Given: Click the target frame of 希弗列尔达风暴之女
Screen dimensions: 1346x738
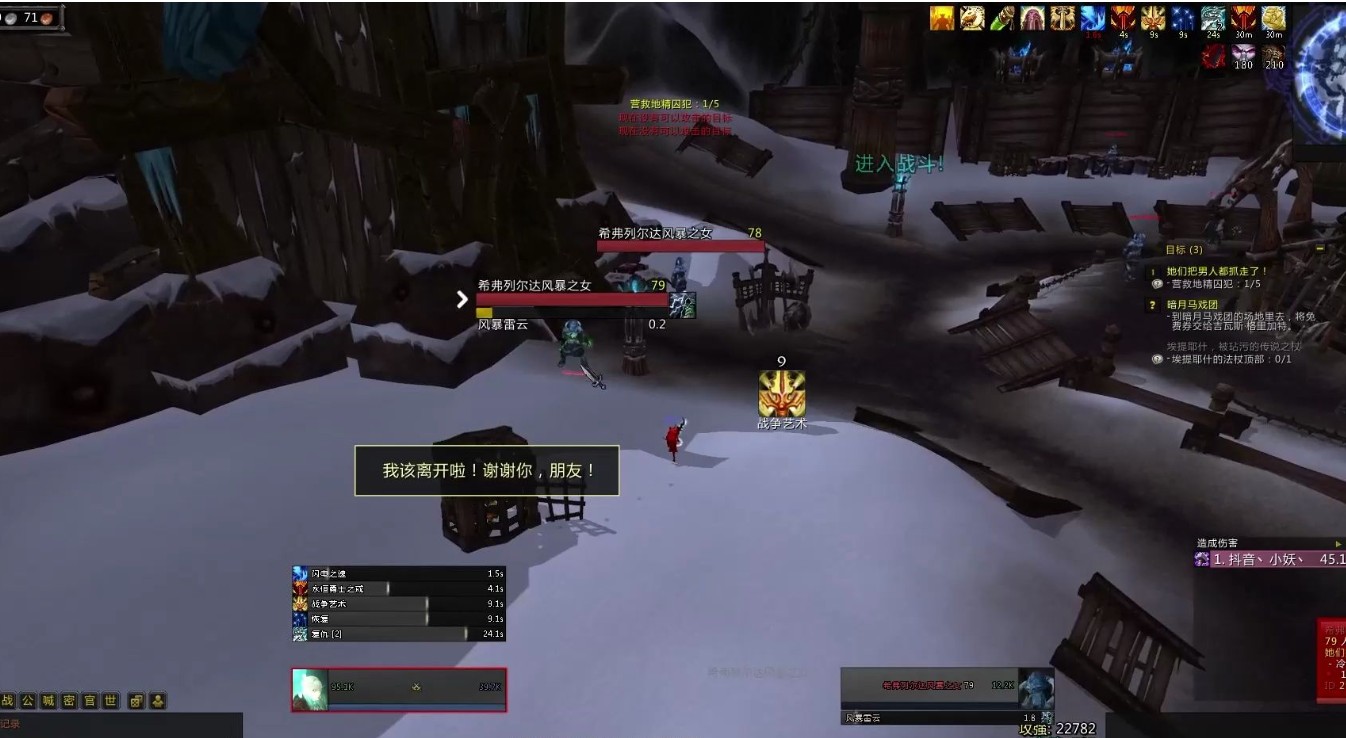Looking at the screenshot, I should (946, 688).
